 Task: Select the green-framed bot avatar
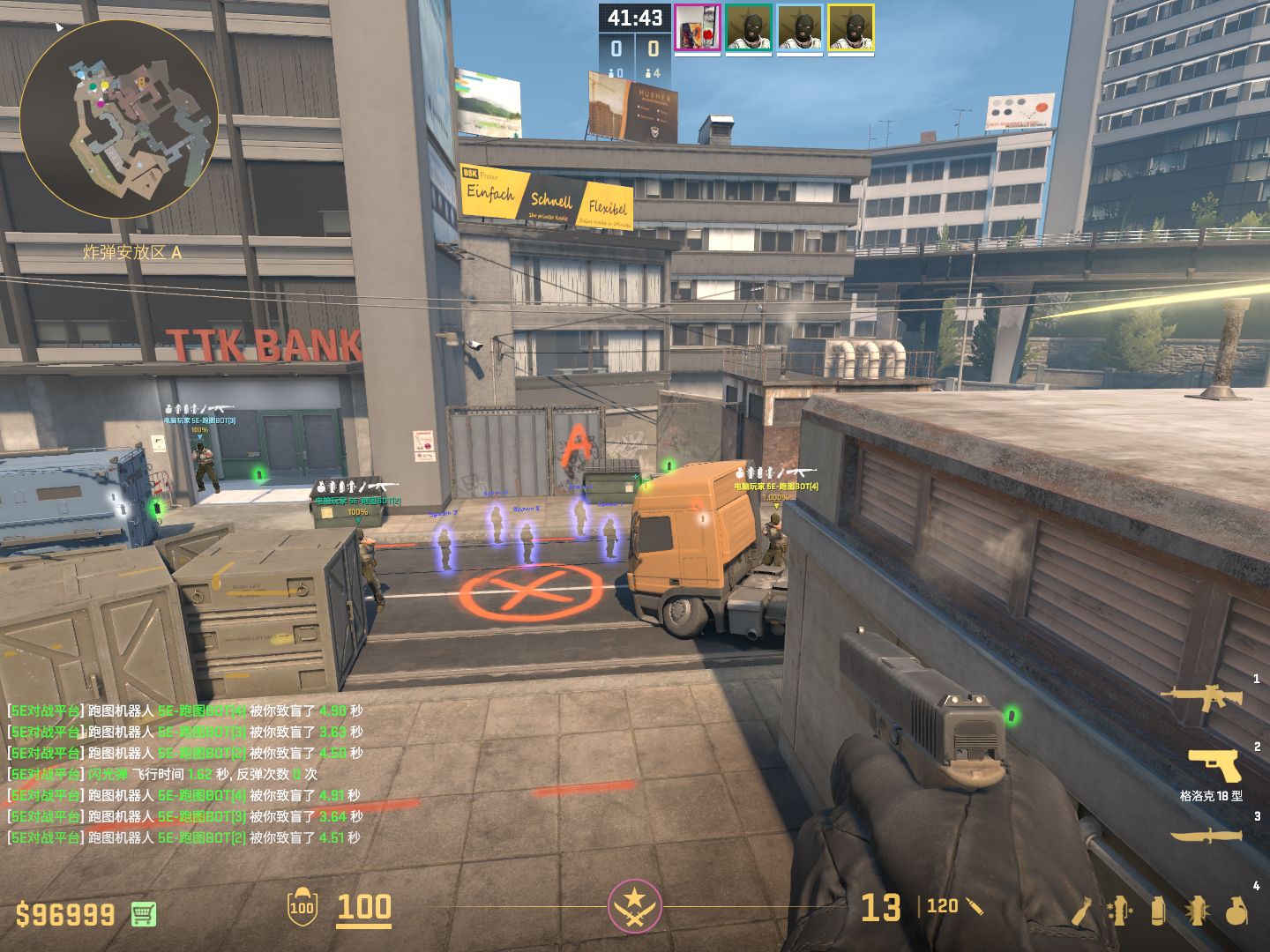[749, 28]
